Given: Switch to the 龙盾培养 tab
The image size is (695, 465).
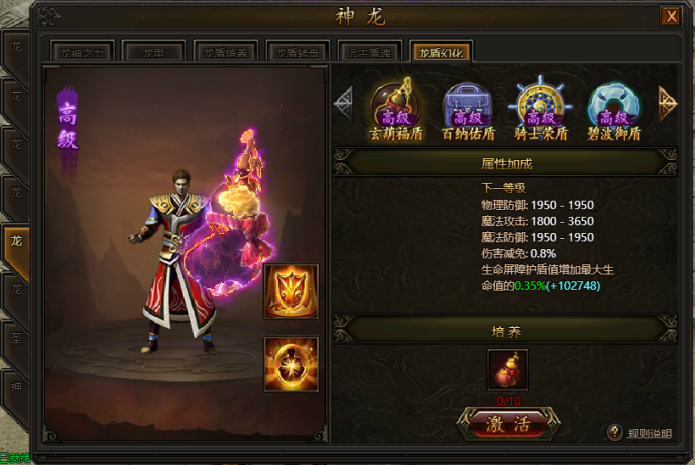Looking at the screenshot, I should click(227, 53).
